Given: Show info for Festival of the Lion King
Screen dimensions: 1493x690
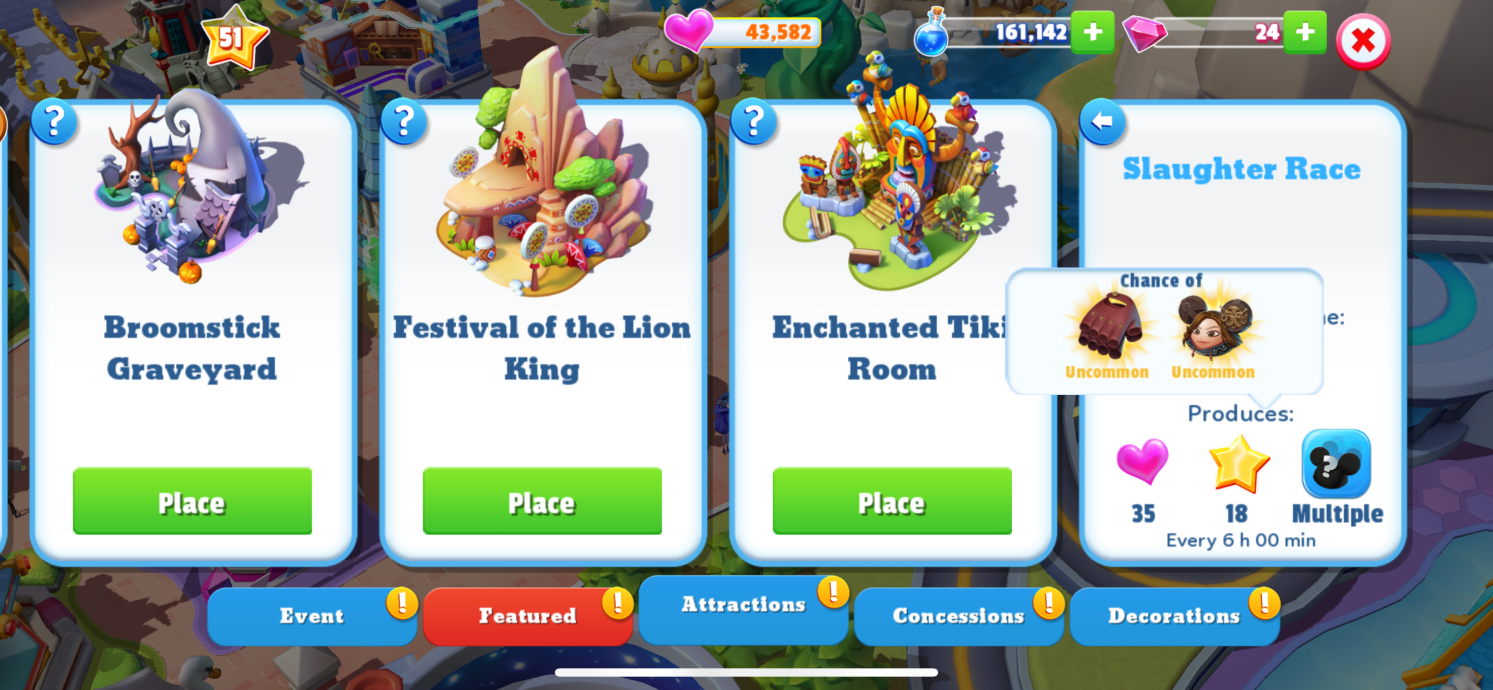Looking at the screenshot, I should pyautogui.click(x=404, y=122).
